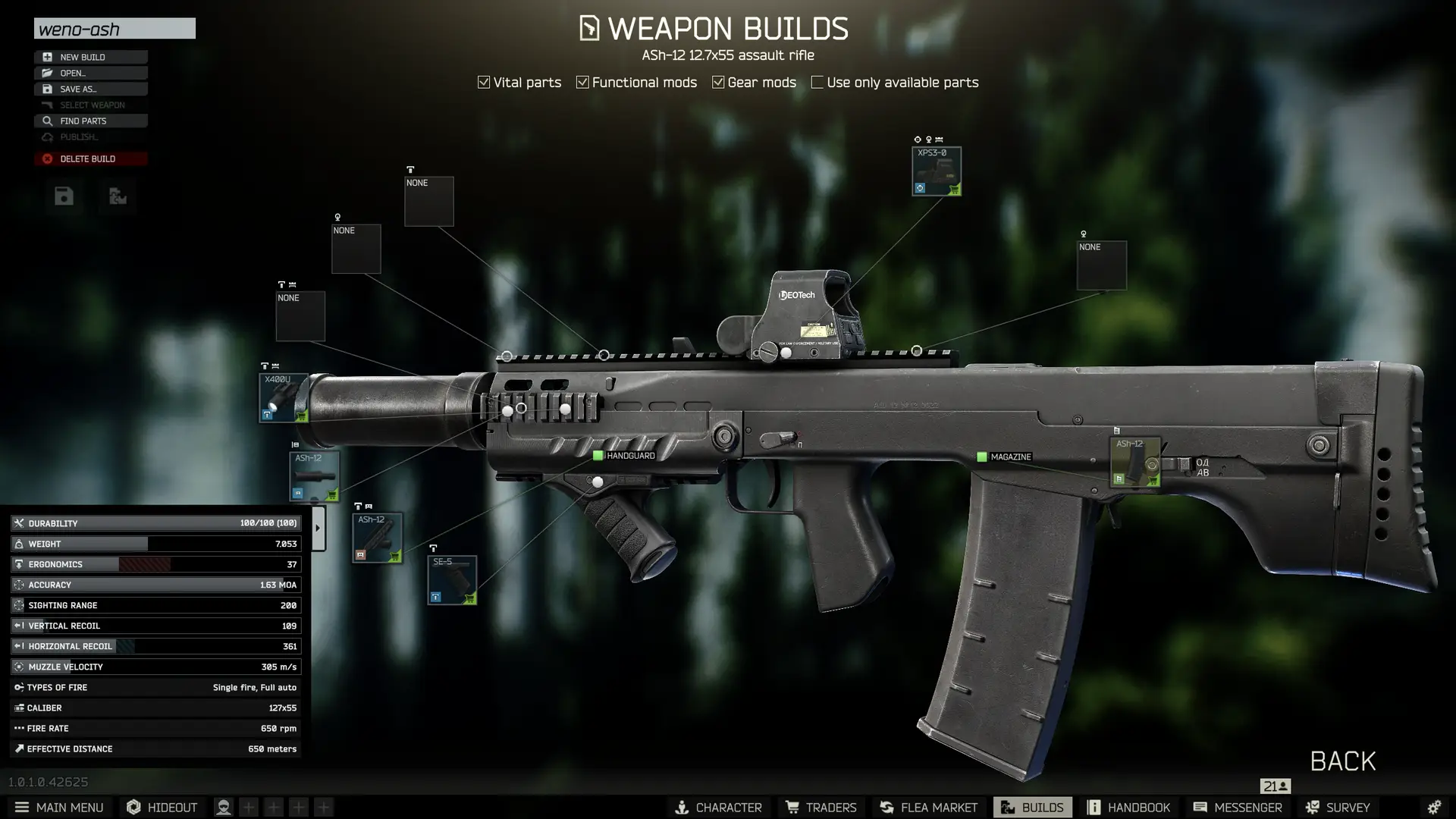Select the X400U flashlight slot
Viewport: 1456px width, 819px height.
coord(284,397)
